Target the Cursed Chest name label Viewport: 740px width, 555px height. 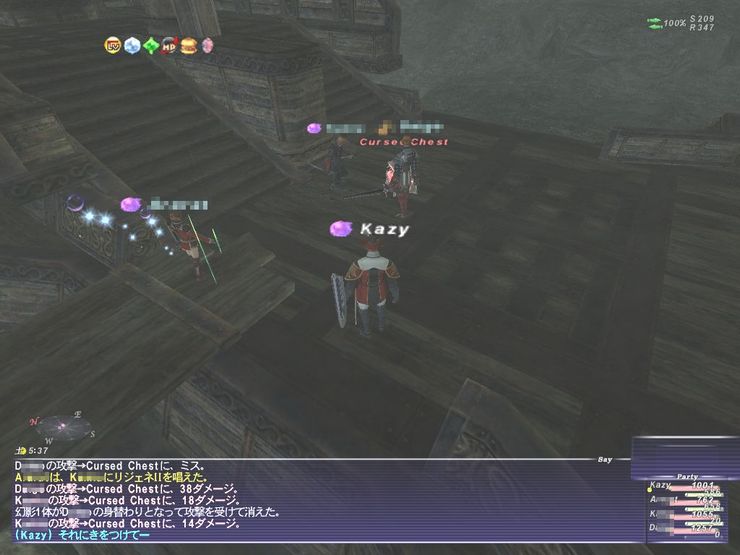pyautogui.click(x=404, y=142)
